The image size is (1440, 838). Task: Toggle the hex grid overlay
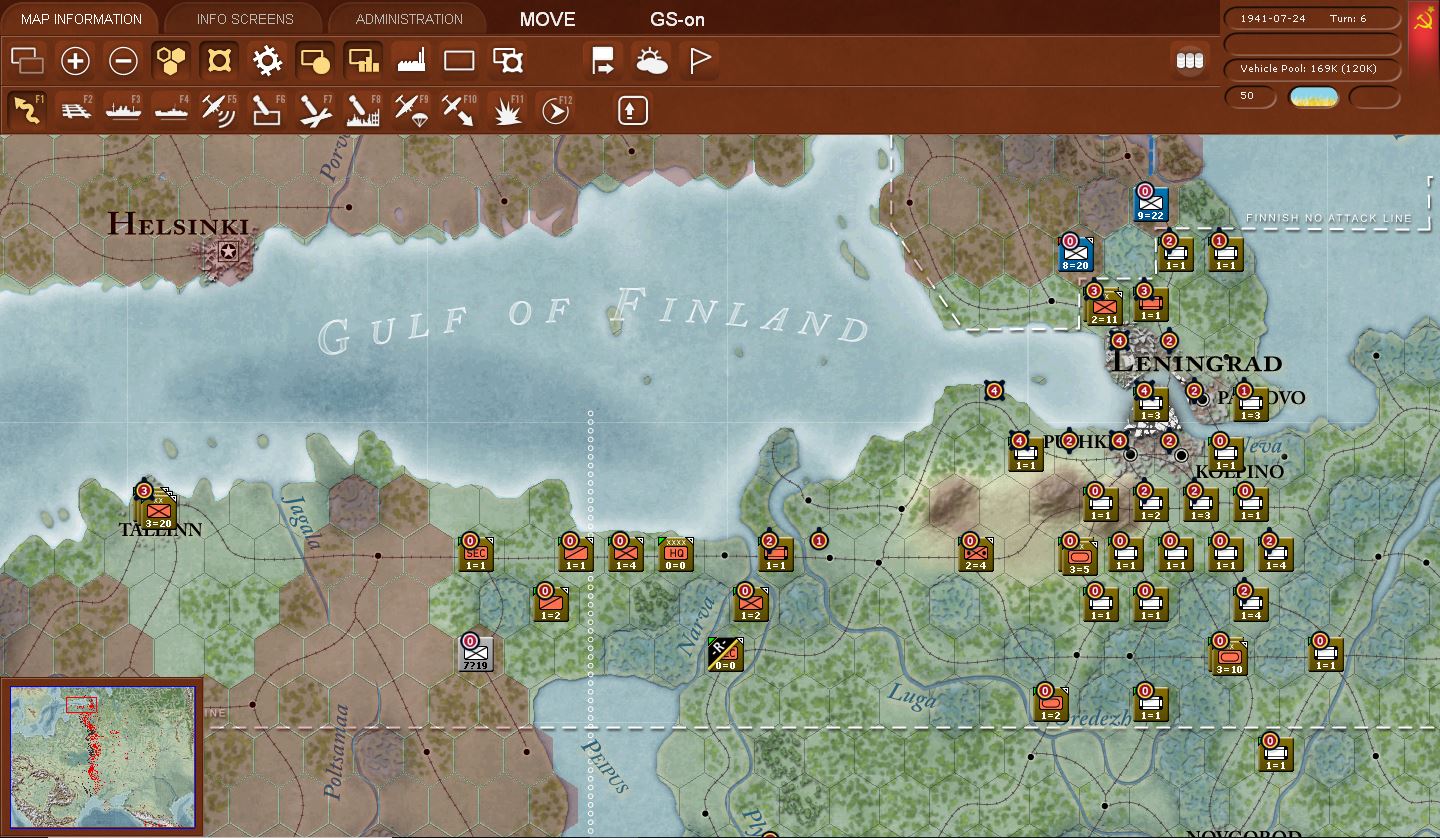point(170,61)
